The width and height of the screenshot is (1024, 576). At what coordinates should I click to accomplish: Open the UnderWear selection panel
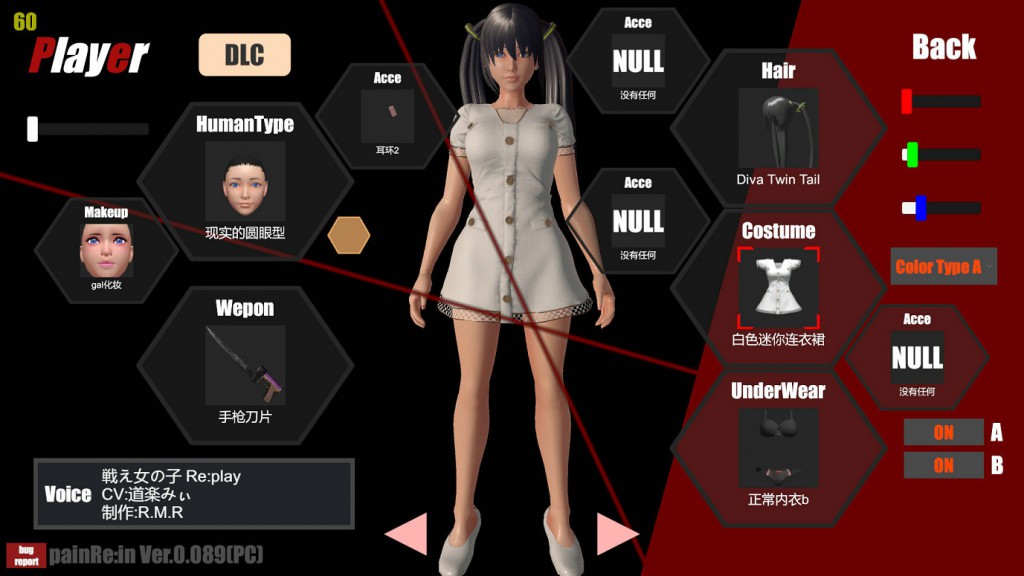[778, 446]
